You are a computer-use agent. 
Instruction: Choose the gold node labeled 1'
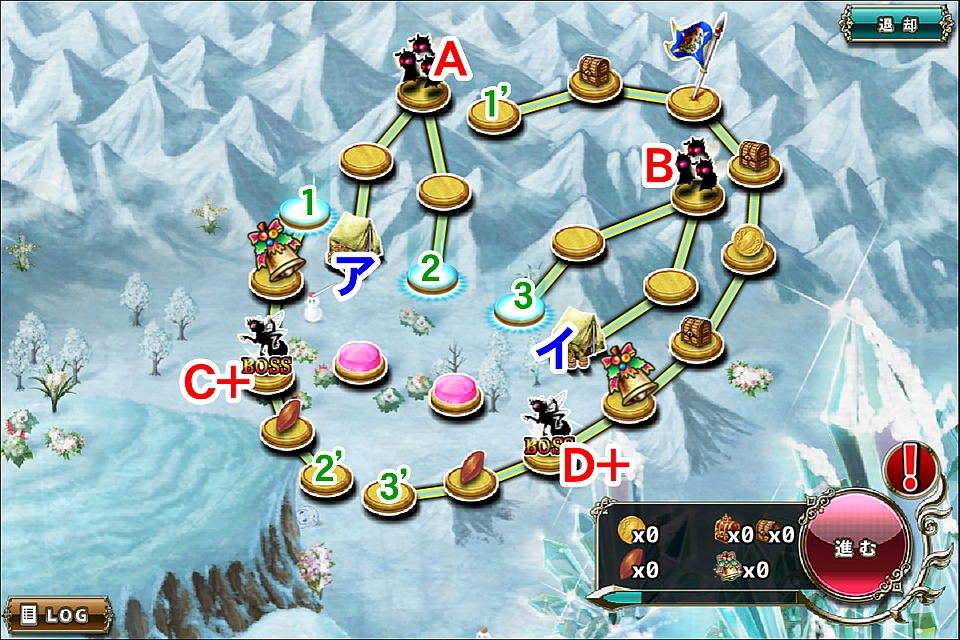(x=495, y=115)
